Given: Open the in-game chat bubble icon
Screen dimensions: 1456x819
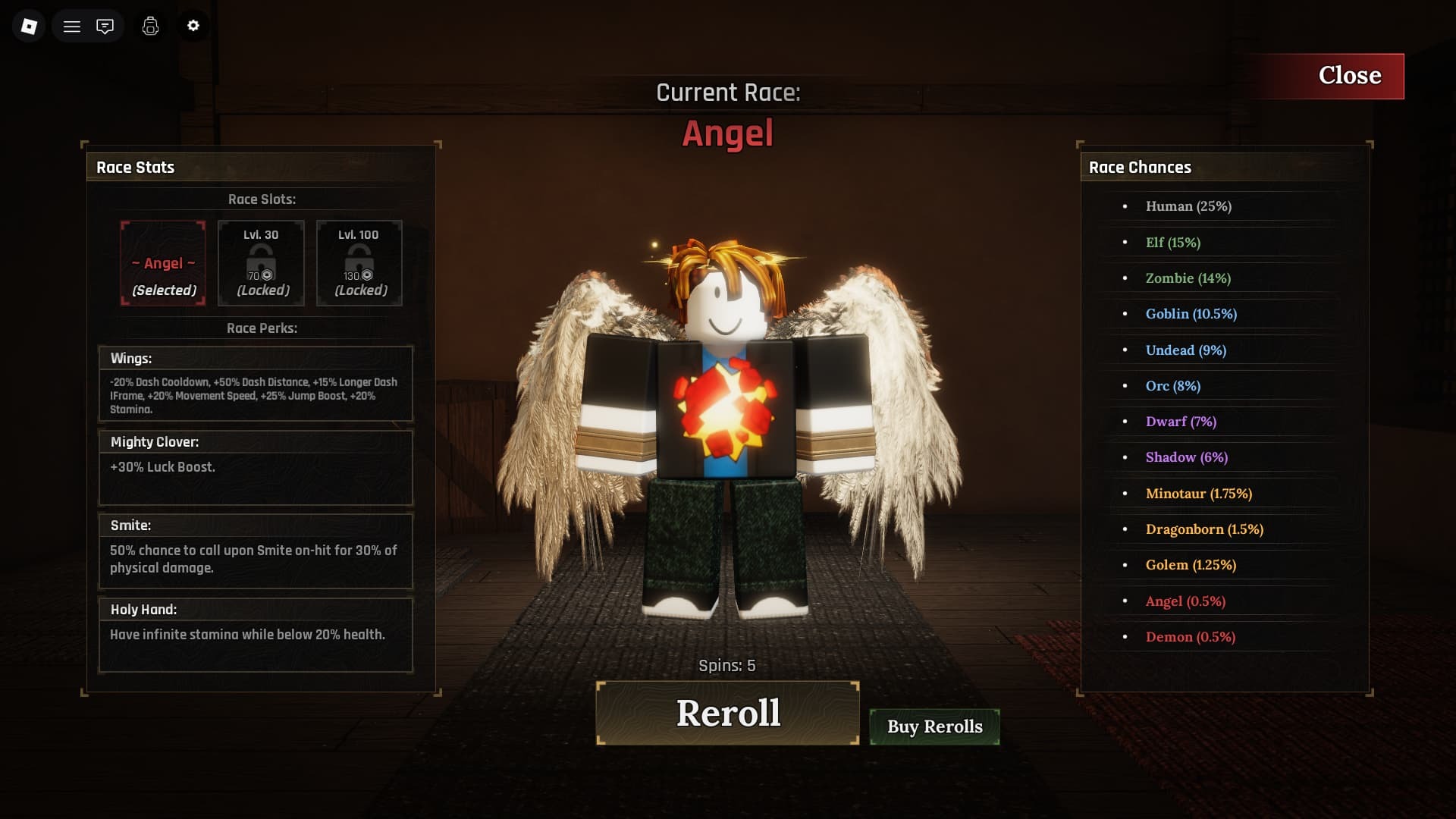Looking at the screenshot, I should point(105,25).
